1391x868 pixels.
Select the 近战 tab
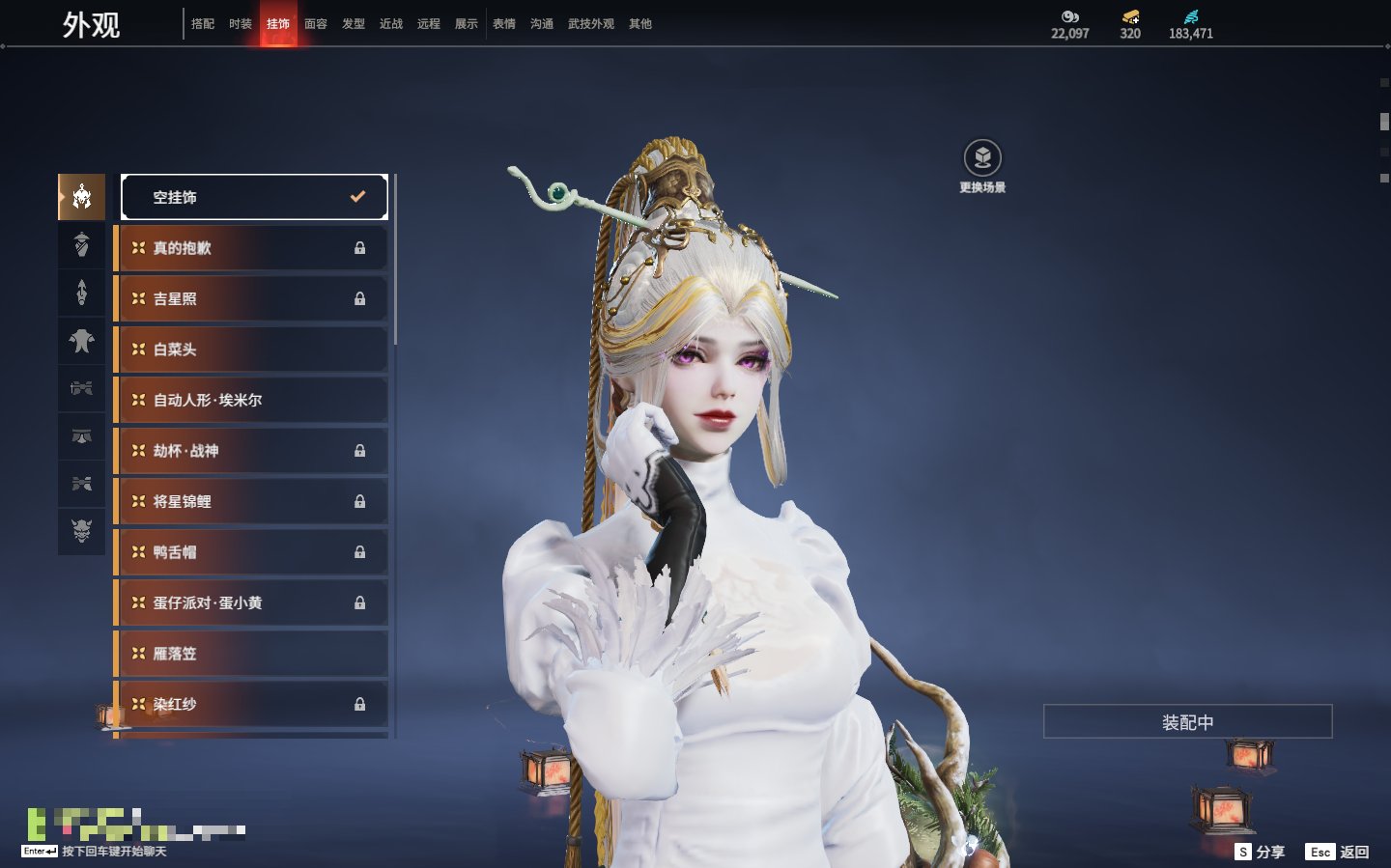(x=391, y=24)
